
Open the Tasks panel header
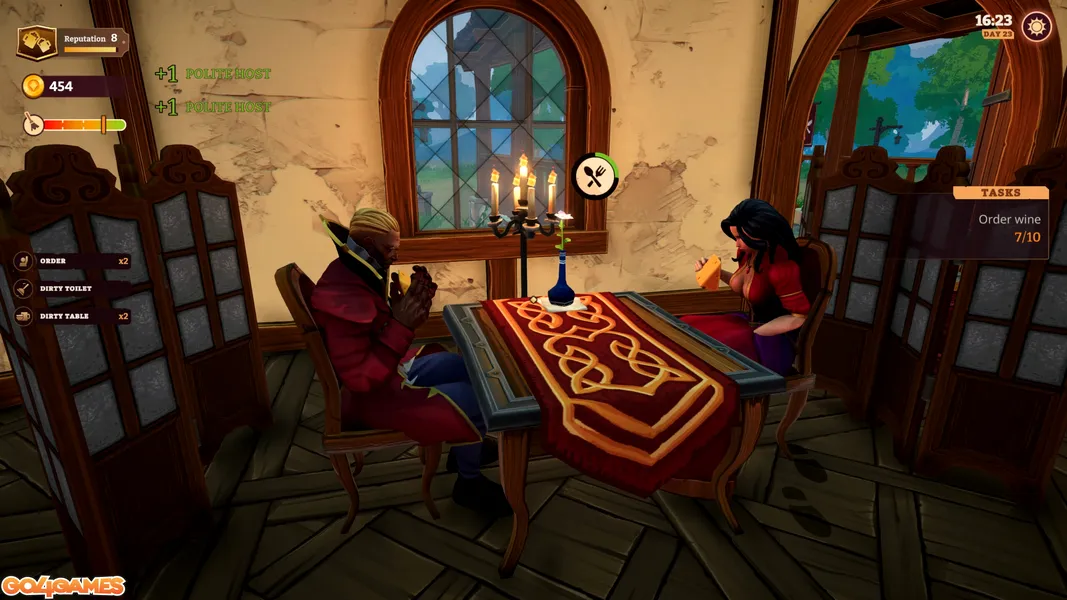pos(1000,192)
